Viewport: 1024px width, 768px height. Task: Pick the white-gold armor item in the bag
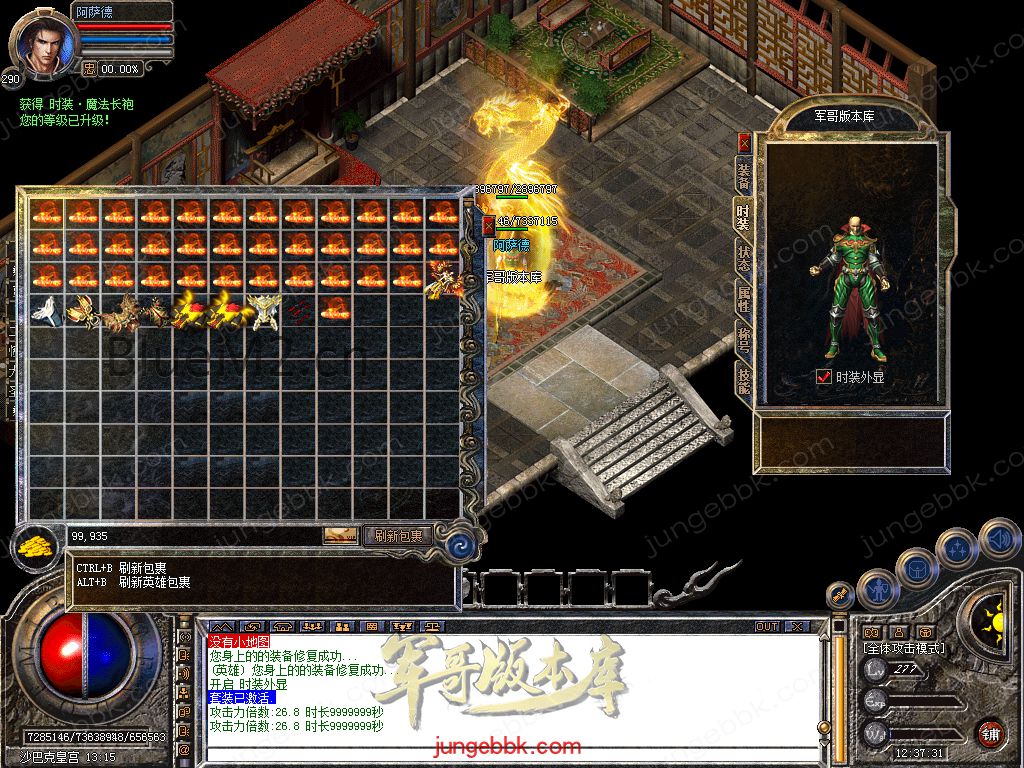pyautogui.click(x=262, y=311)
